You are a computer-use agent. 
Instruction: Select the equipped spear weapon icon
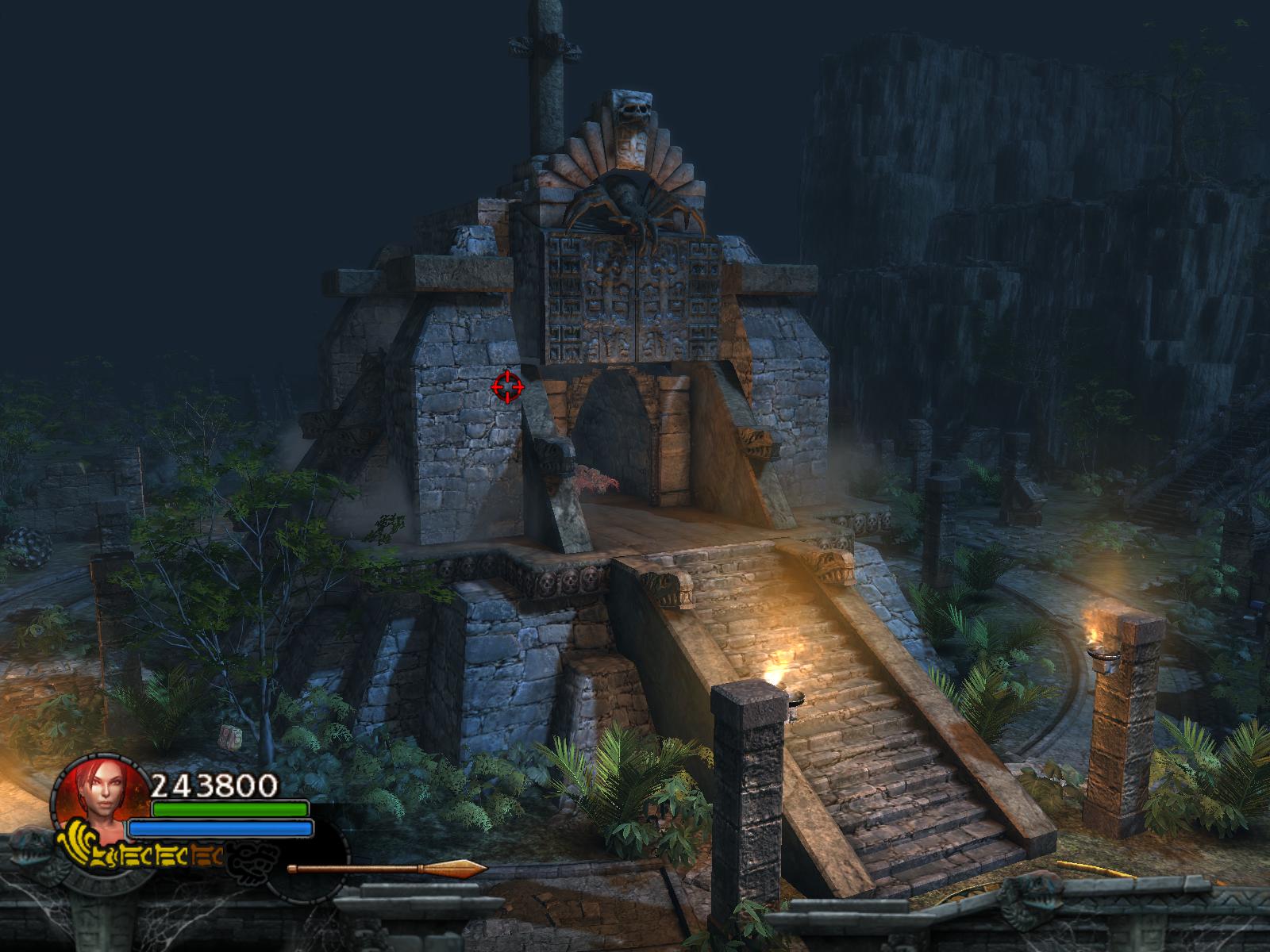click(x=387, y=869)
